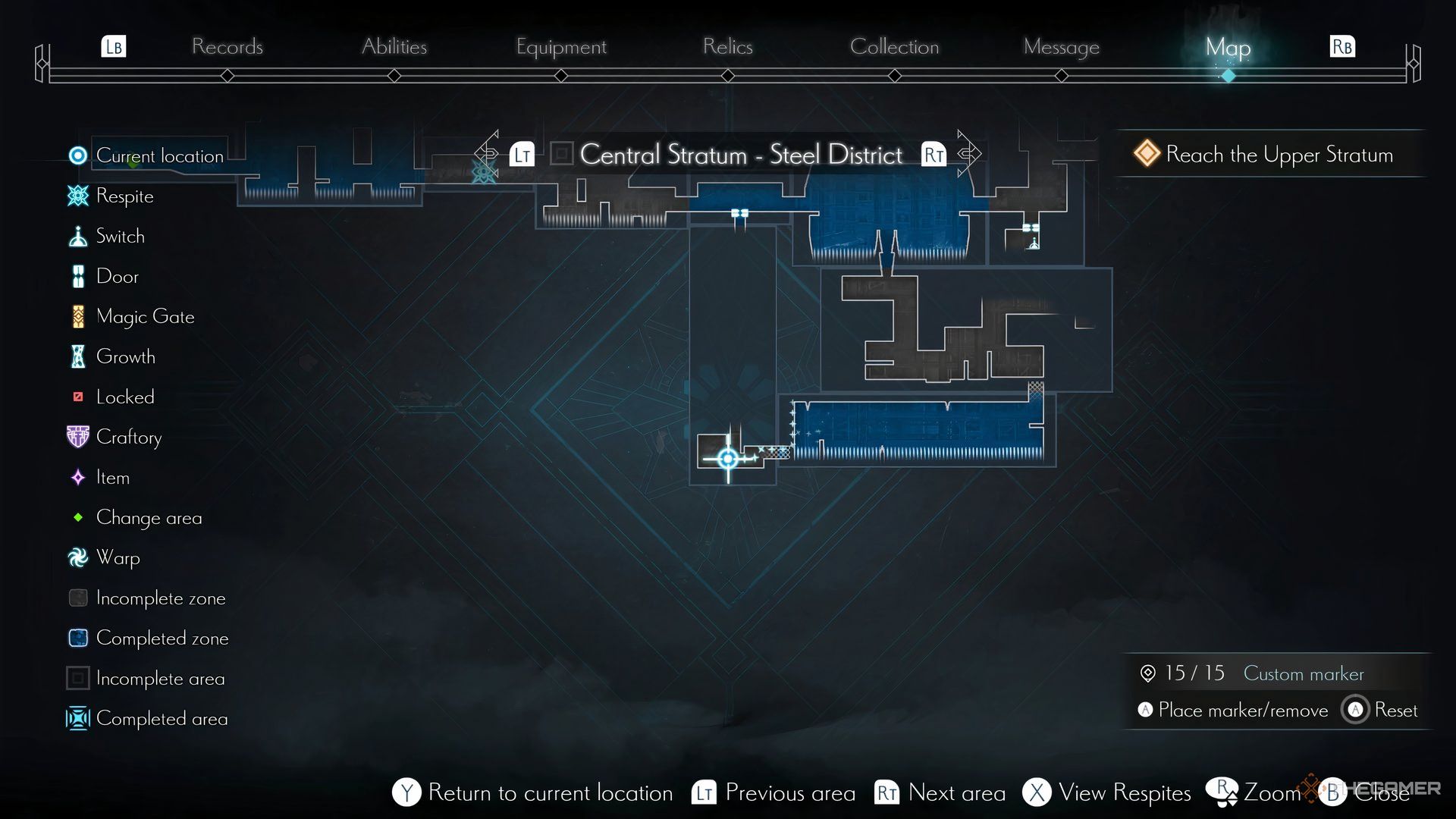The image size is (1456, 819).
Task: Click the next area arrow beside the title
Action: (967, 154)
